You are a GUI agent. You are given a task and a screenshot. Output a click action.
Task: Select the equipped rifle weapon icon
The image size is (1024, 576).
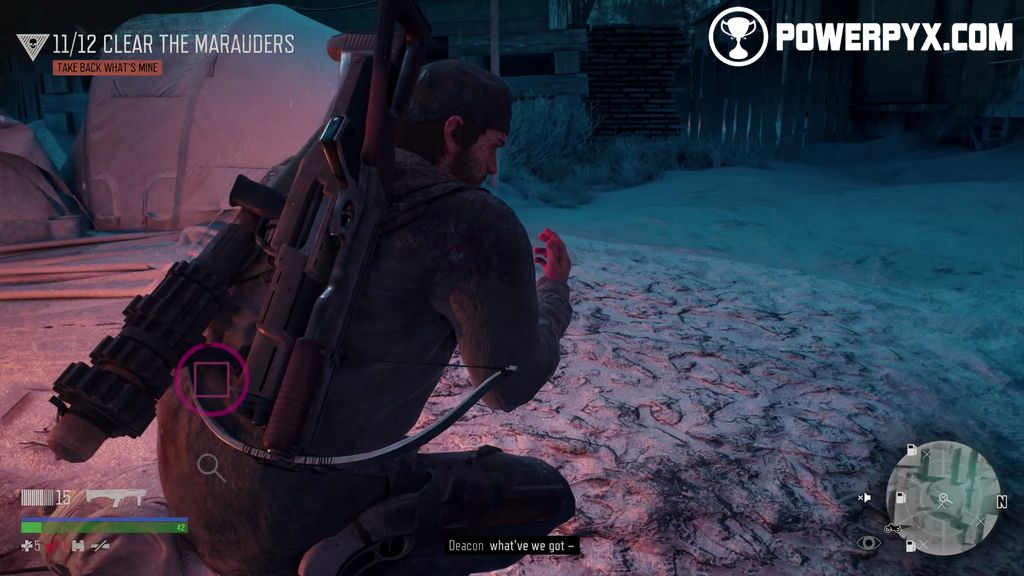point(115,496)
